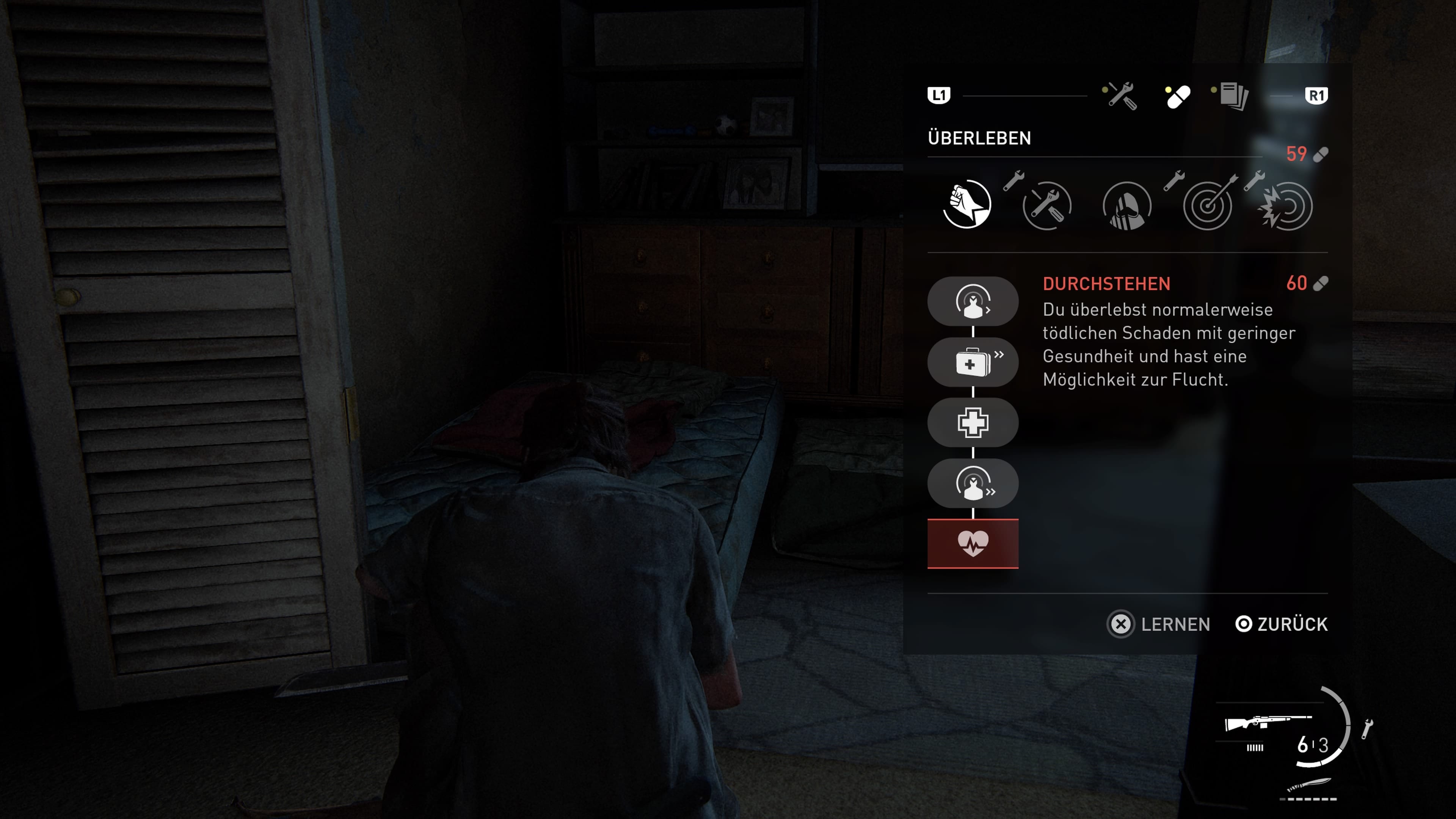Click the supplement count showing 59
This screenshot has height=819, width=1456.
(x=1297, y=153)
